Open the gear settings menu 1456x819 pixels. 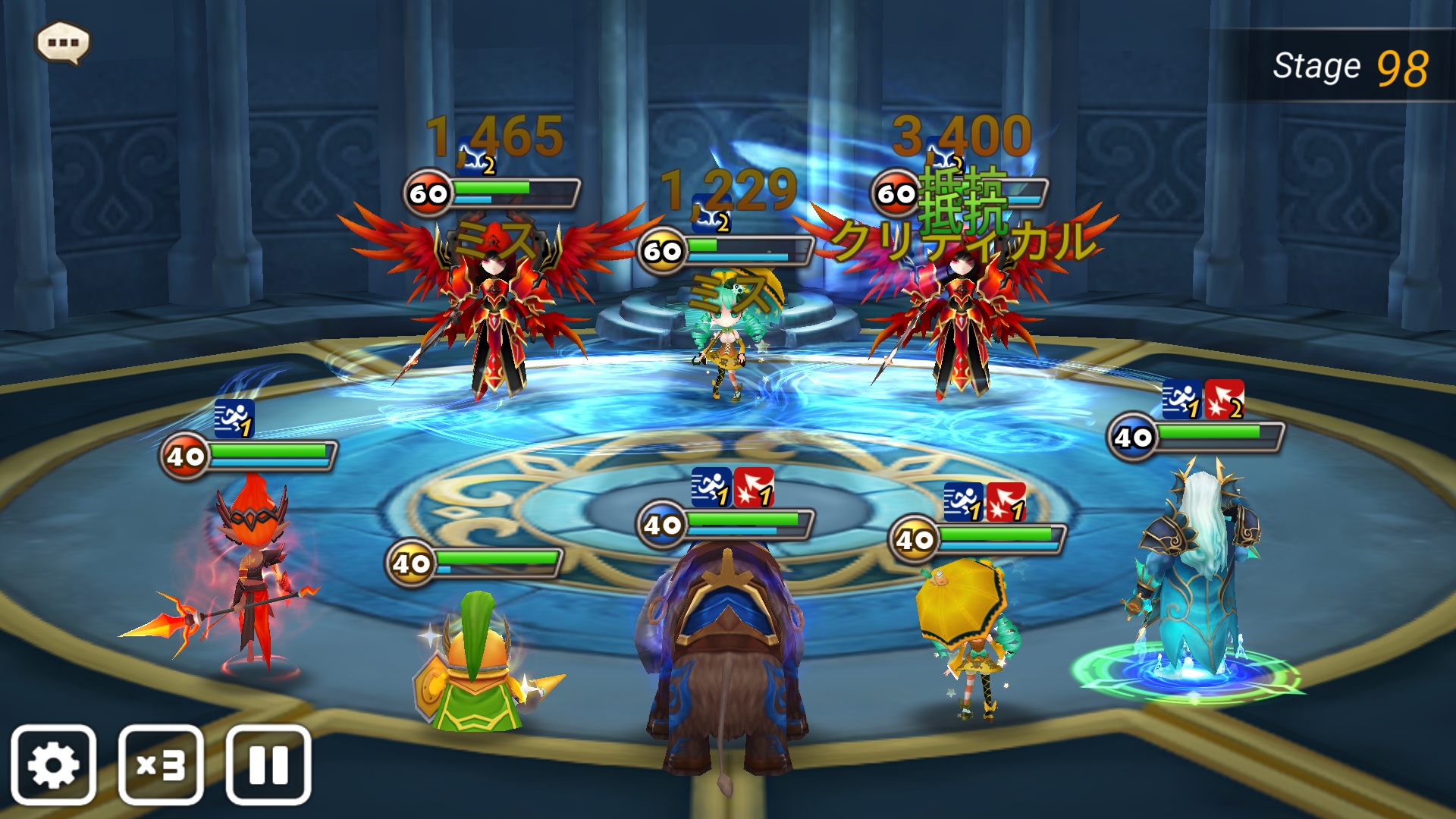coord(53,764)
